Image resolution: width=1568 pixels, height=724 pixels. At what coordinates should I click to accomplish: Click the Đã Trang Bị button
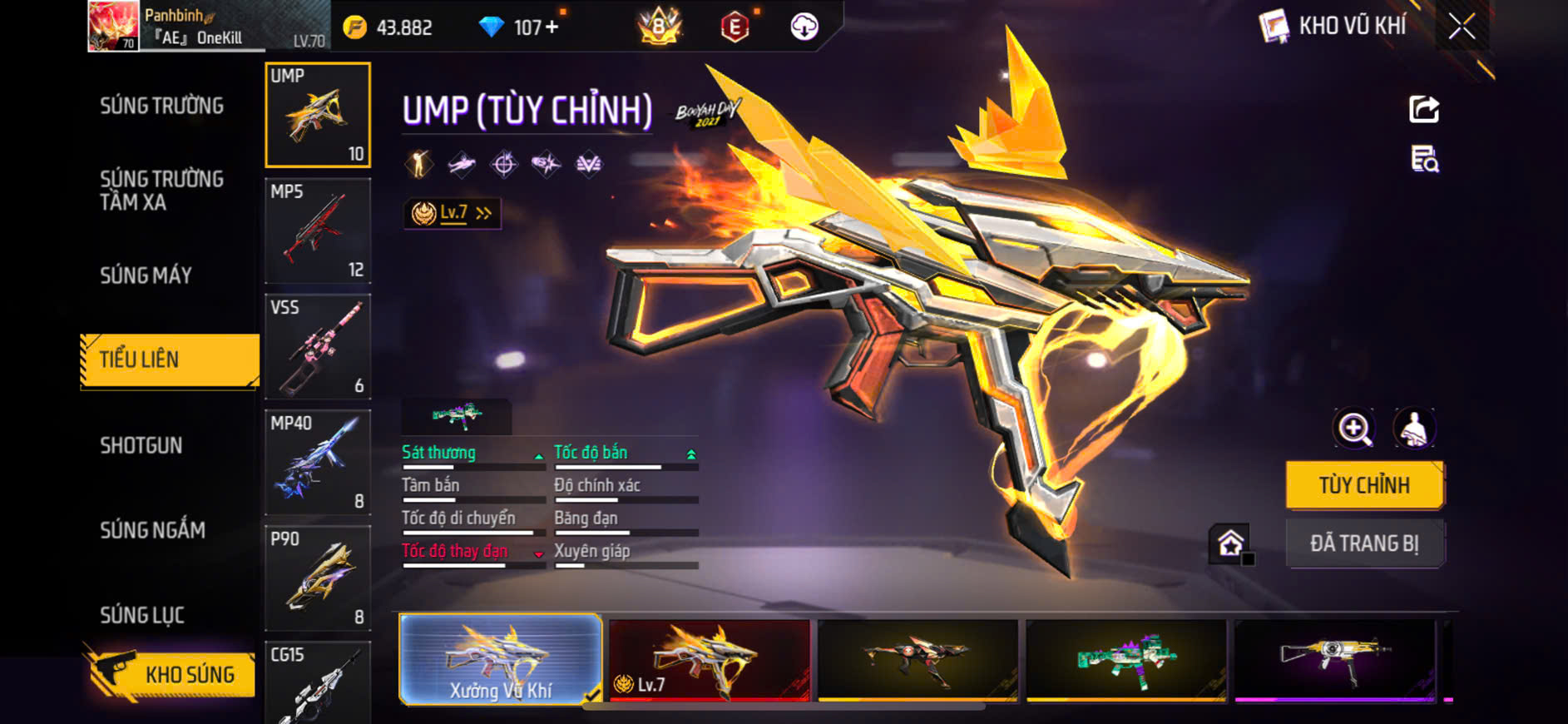(x=1364, y=543)
